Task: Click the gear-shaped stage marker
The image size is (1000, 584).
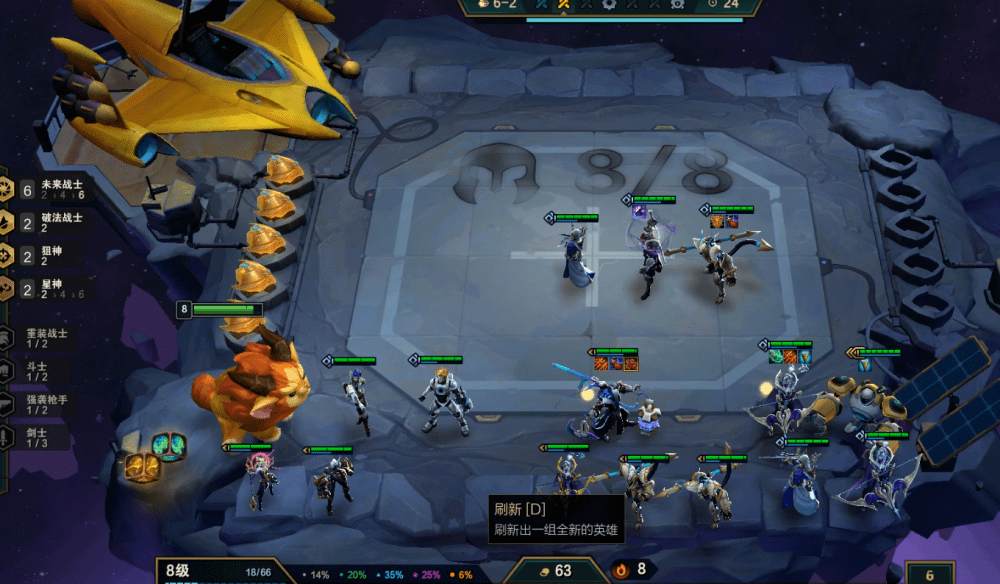Action: [610, 4]
